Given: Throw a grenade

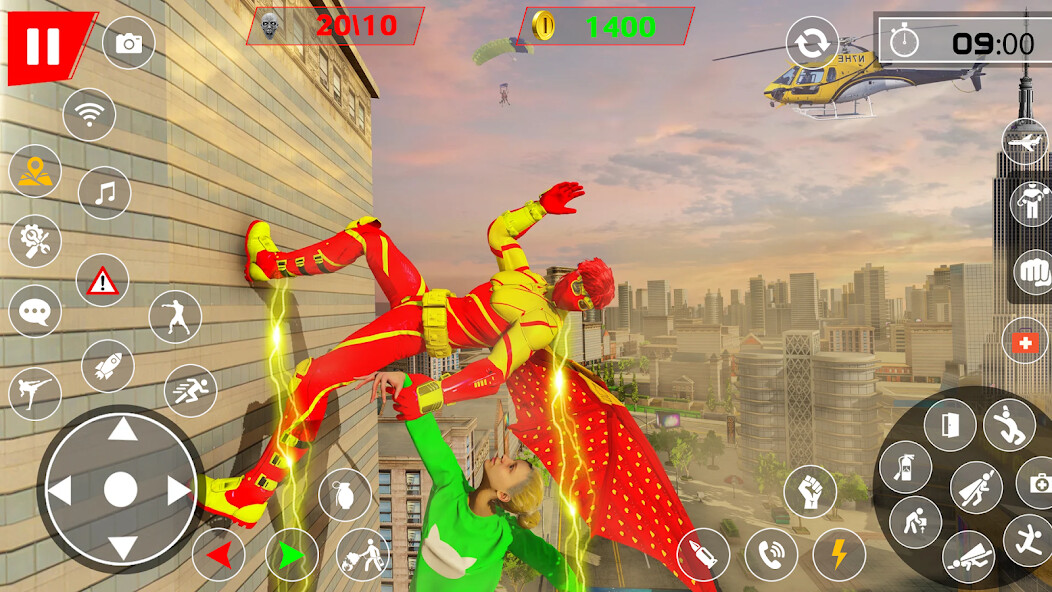Looking at the screenshot, I should click(x=345, y=494).
